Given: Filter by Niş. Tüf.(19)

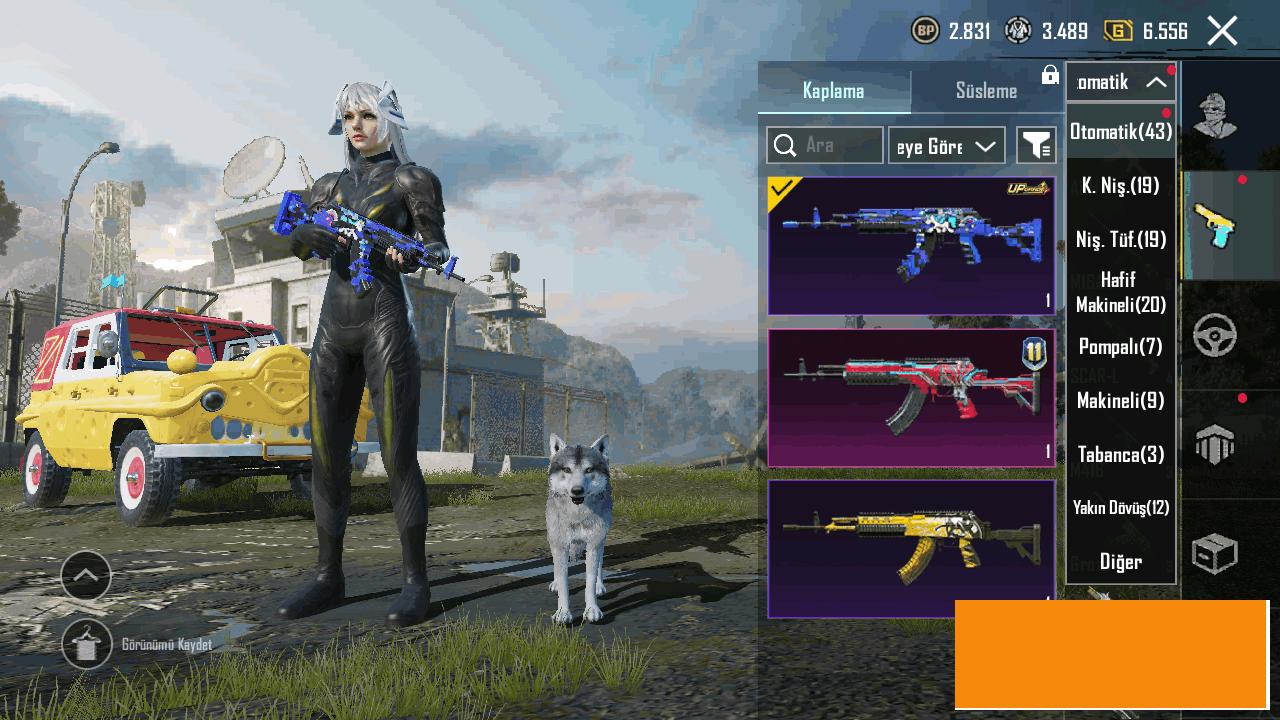Looking at the screenshot, I should [x=1121, y=239].
